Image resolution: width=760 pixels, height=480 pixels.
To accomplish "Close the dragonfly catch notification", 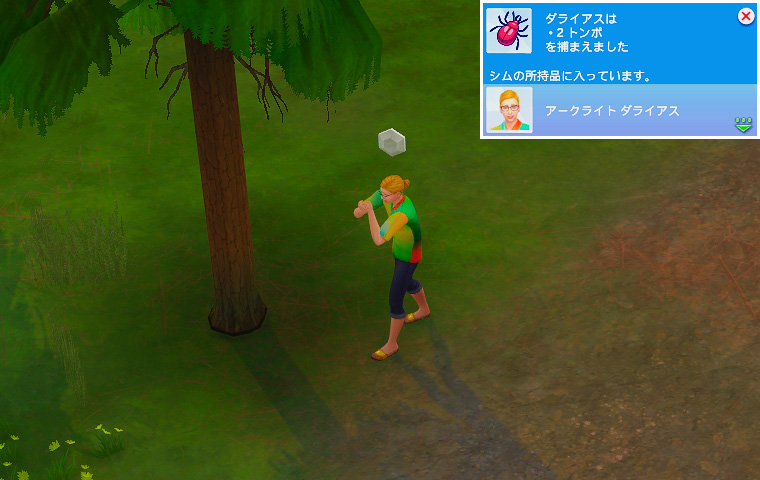I will tap(745, 16).
